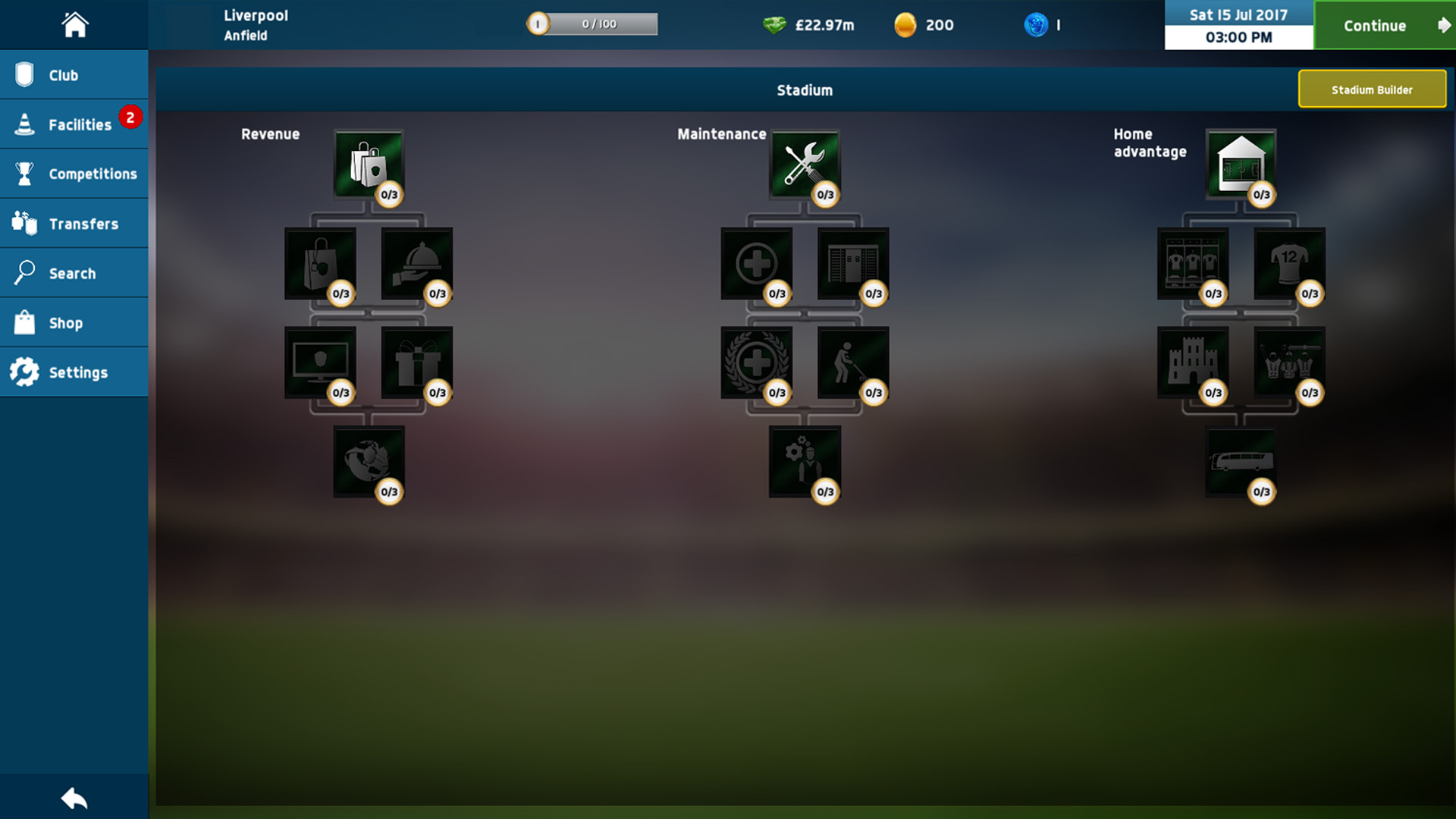Open the cheering fans upgrade icon
Screen dimensions: 1456x819
click(1289, 362)
